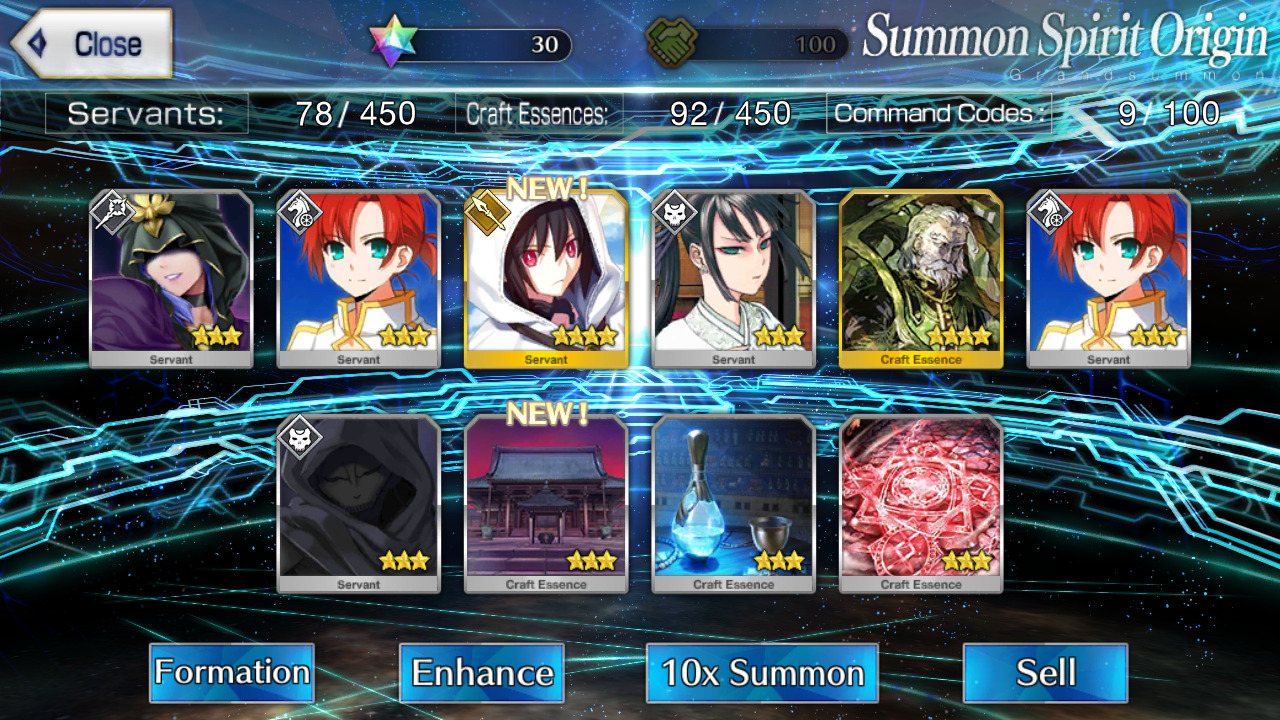Close the summon results screen
The image size is (1280, 720).
coord(92,44)
